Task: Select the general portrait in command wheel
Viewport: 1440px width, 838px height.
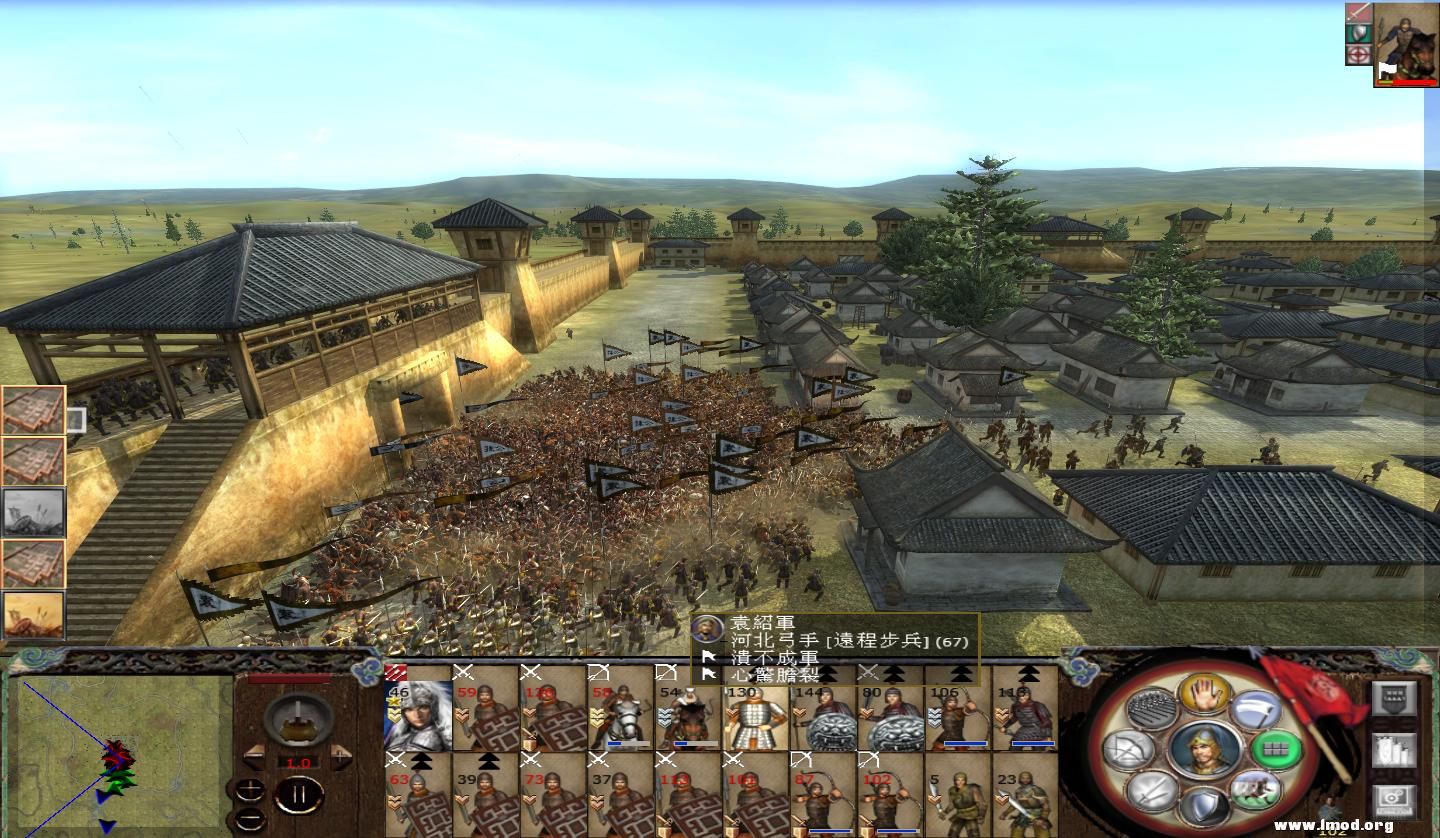Action: coord(1204,749)
